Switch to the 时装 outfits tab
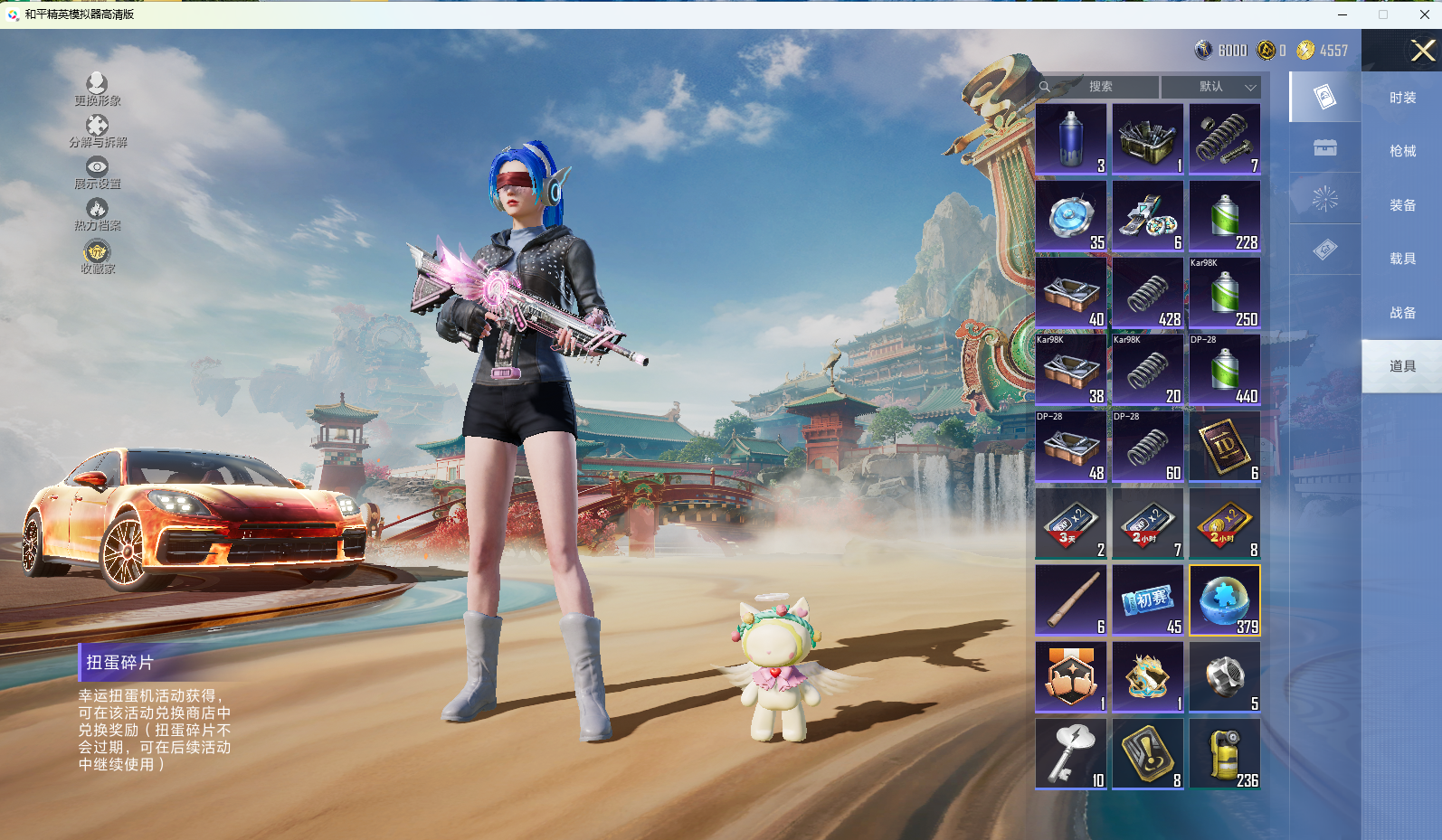Viewport: 1442px width, 840px height. (x=1402, y=98)
